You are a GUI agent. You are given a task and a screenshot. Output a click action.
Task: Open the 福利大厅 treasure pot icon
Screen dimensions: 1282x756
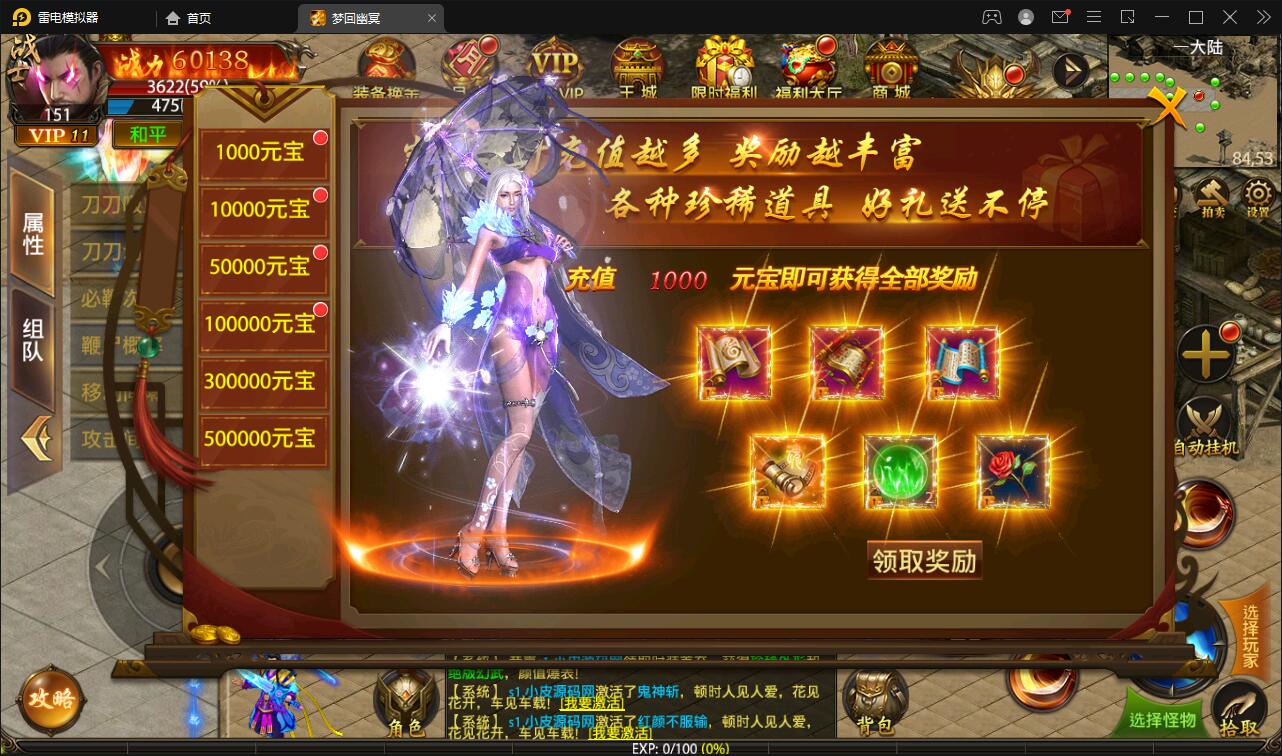(806, 67)
